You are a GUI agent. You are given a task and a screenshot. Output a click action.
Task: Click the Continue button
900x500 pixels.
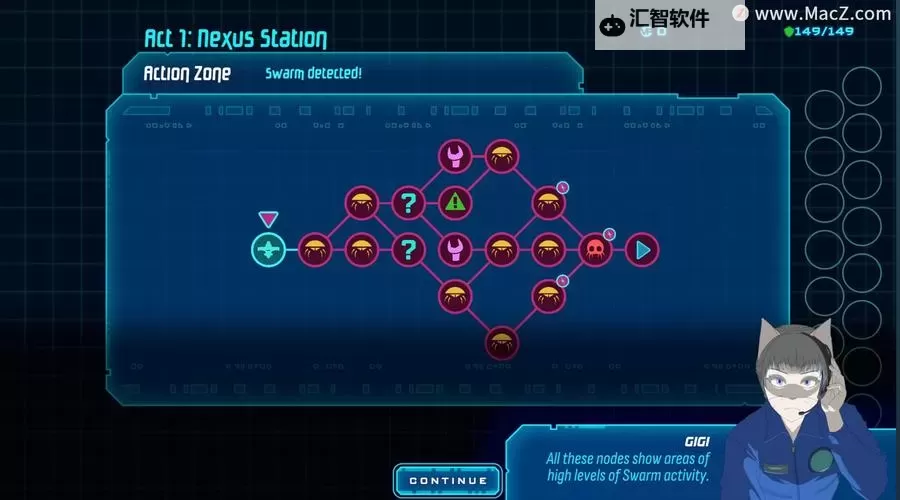click(447, 480)
